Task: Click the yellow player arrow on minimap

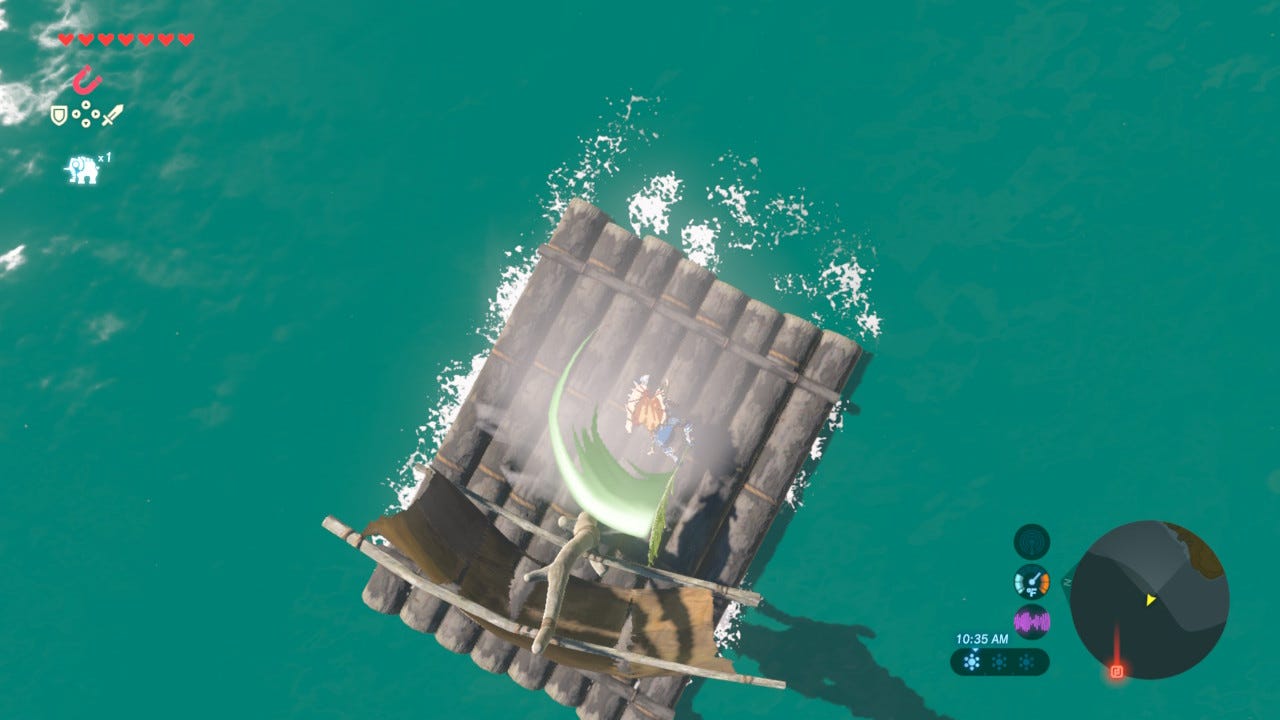Action: [1151, 599]
